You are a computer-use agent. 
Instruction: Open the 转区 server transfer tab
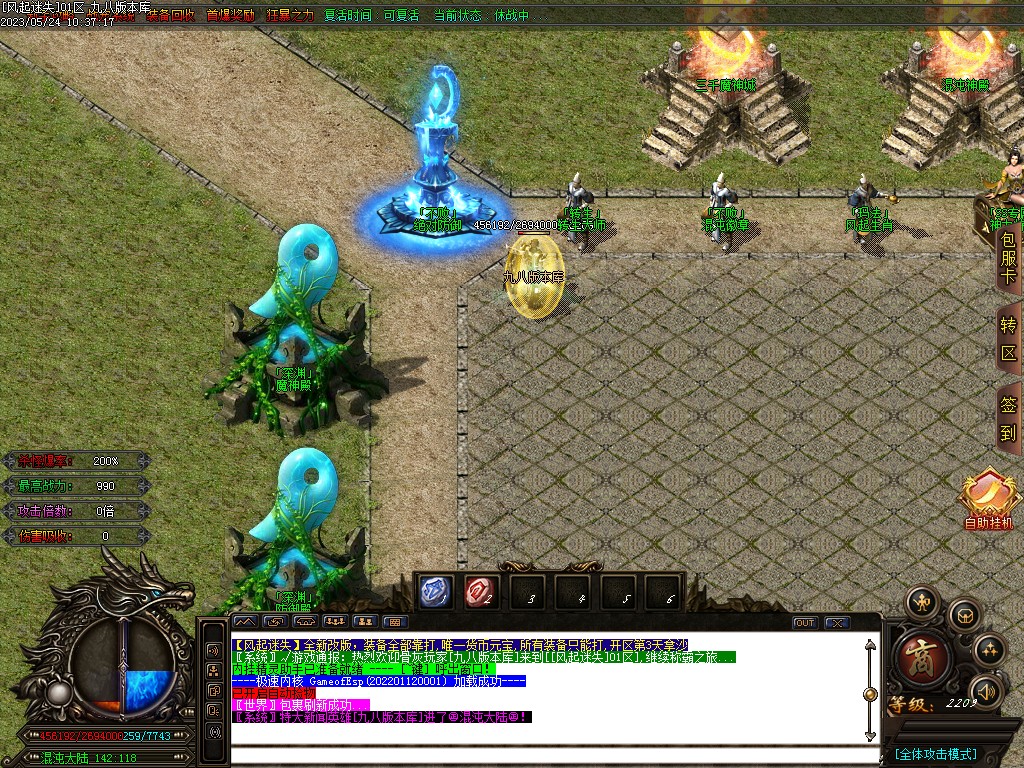(x=1008, y=339)
